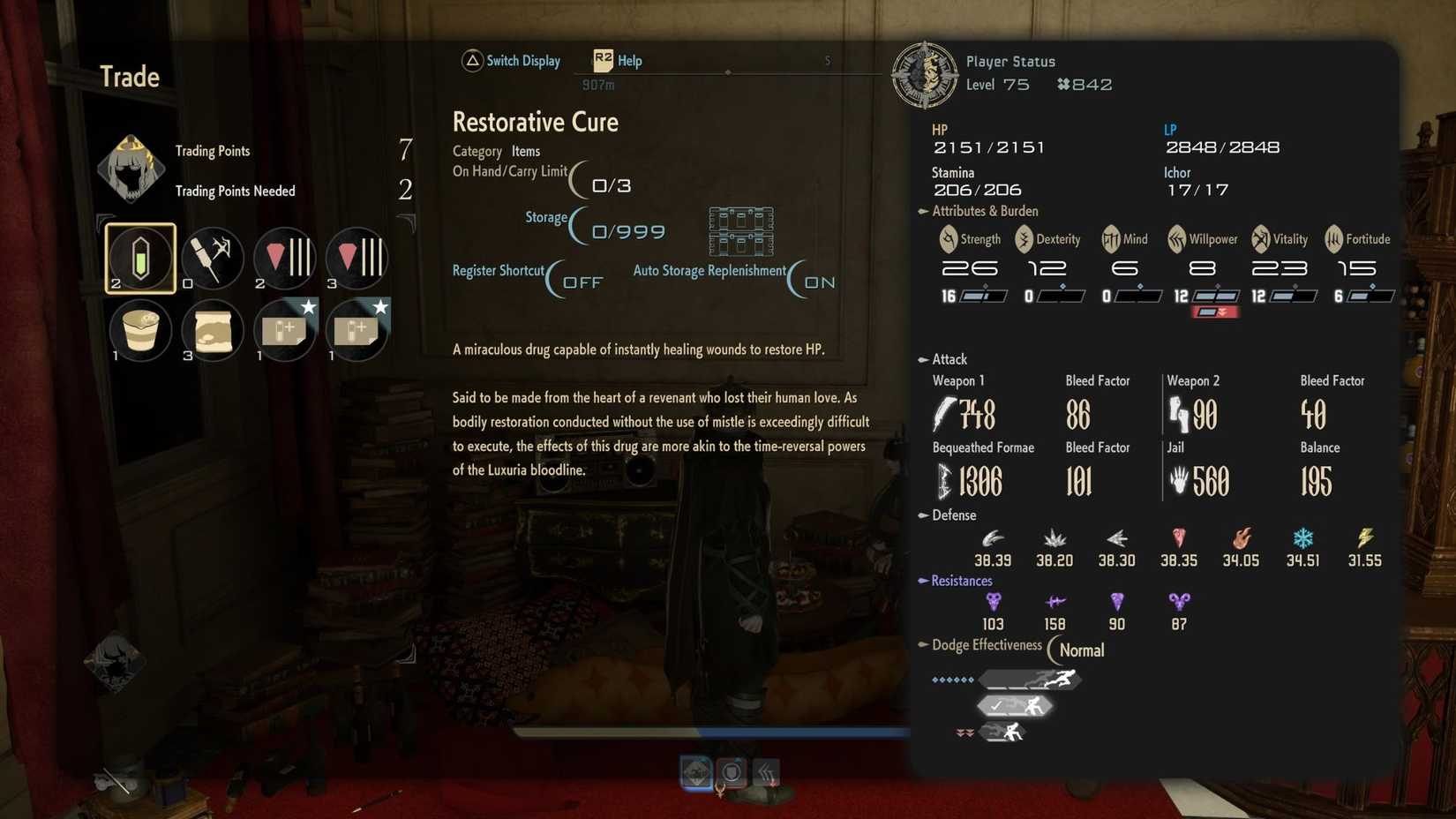The width and height of the screenshot is (1456, 819).
Task: Select the cup item in the bottom row
Action: tap(141, 329)
